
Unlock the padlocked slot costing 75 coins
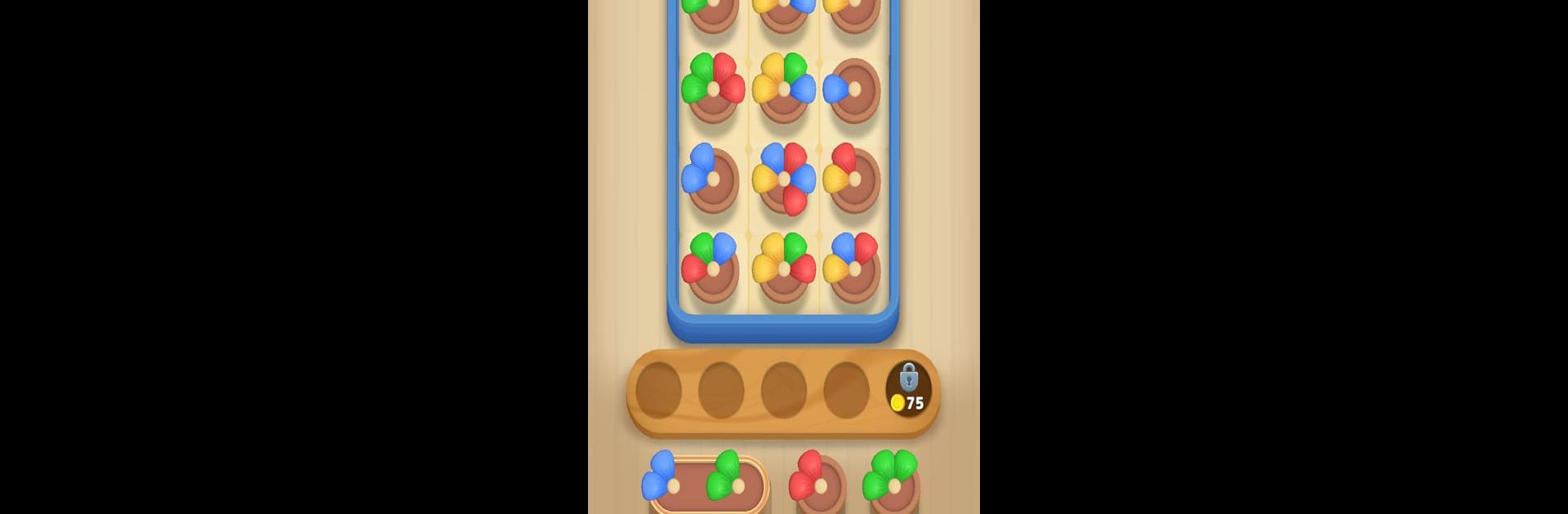click(908, 389)
